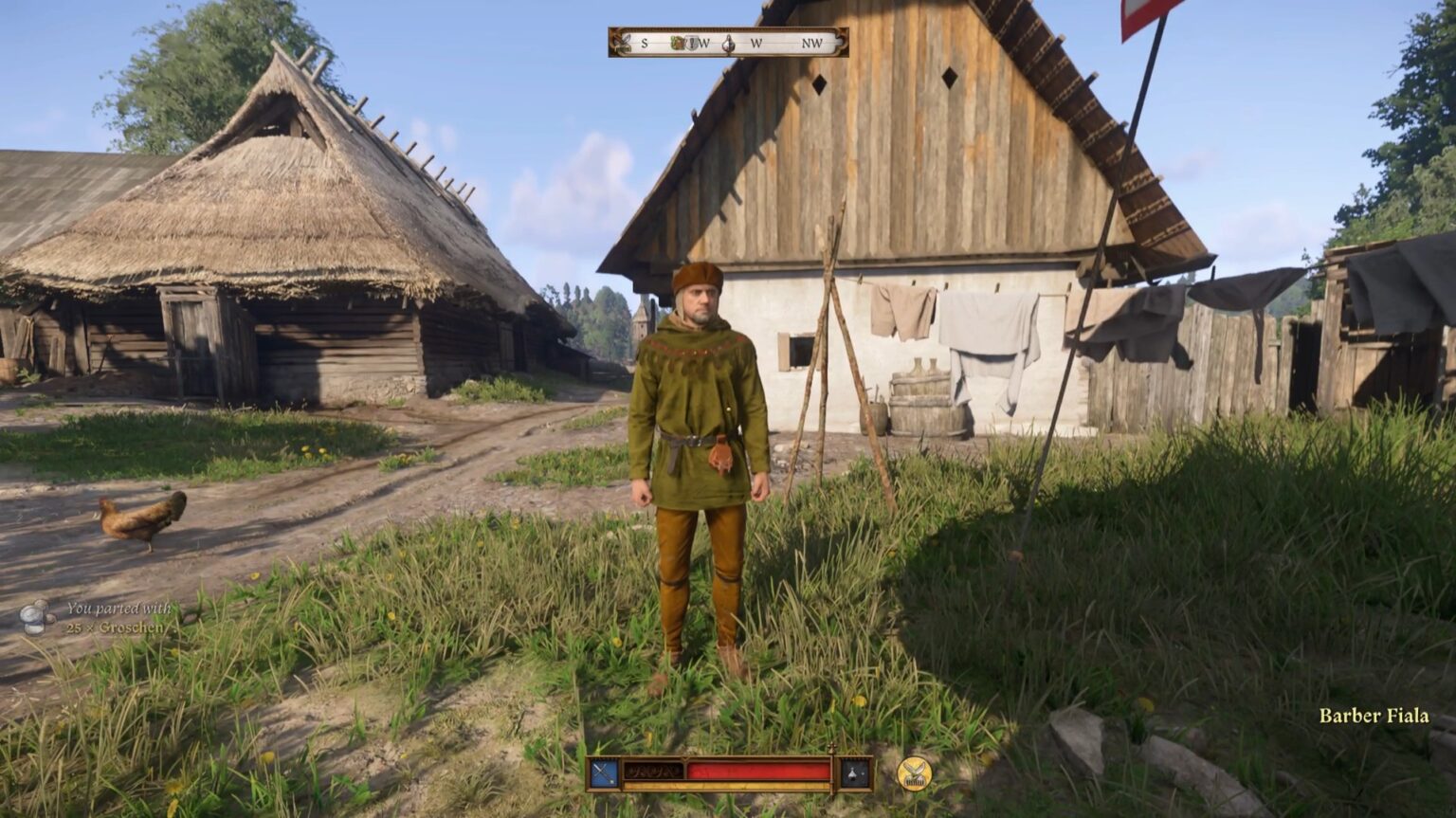Image resolution: width=1456 pixels, height=818 pixels.
Task: Click the tankard icon in the Groschen notification
Action: (x=34, y=618)
